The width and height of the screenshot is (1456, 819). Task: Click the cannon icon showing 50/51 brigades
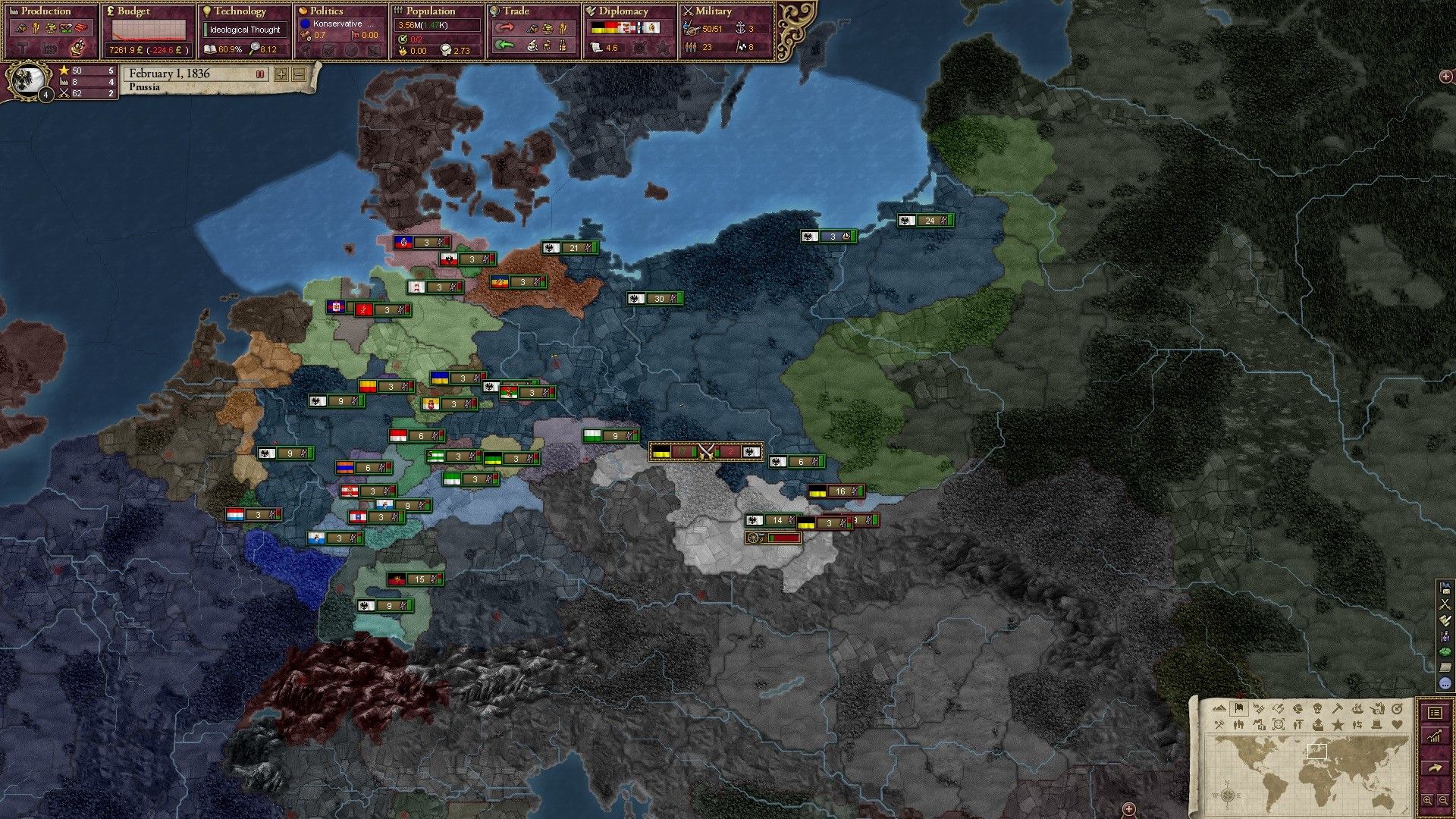692,30
